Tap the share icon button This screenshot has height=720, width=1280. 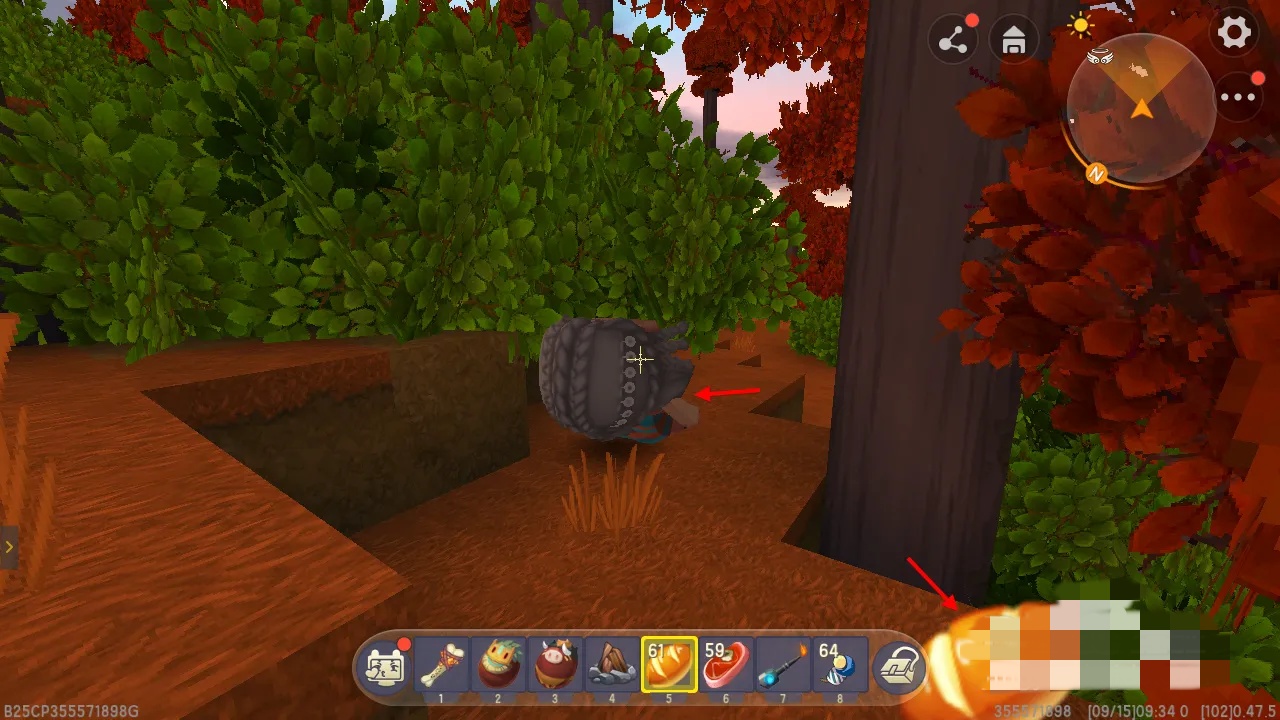[x=953, y=41]
